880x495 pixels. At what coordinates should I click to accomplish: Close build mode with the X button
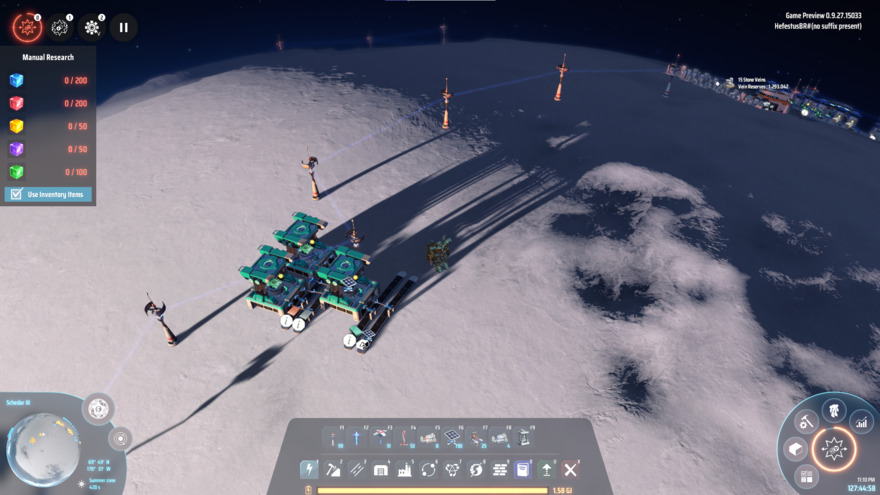coord(570,469)
